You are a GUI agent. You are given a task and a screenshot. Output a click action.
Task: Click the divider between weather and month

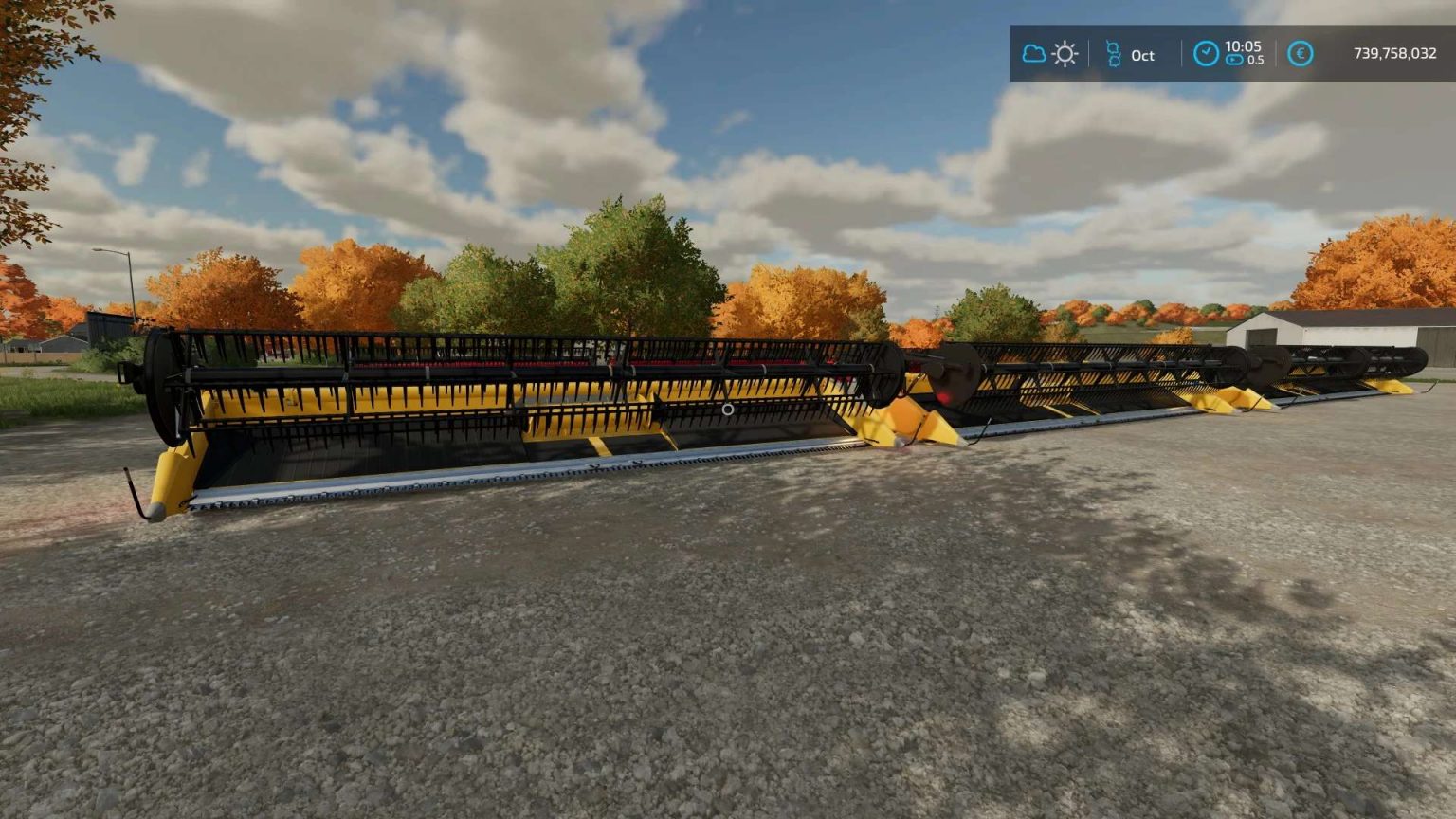click(x=1088, y=53)
